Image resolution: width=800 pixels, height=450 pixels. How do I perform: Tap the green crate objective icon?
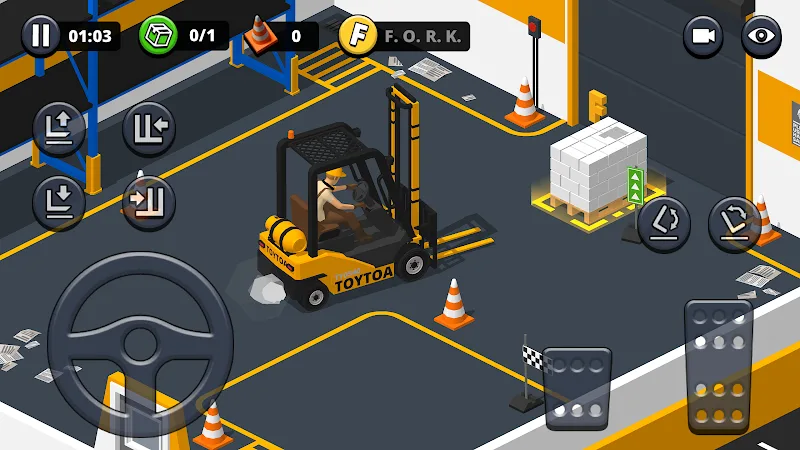pos(157,36)
